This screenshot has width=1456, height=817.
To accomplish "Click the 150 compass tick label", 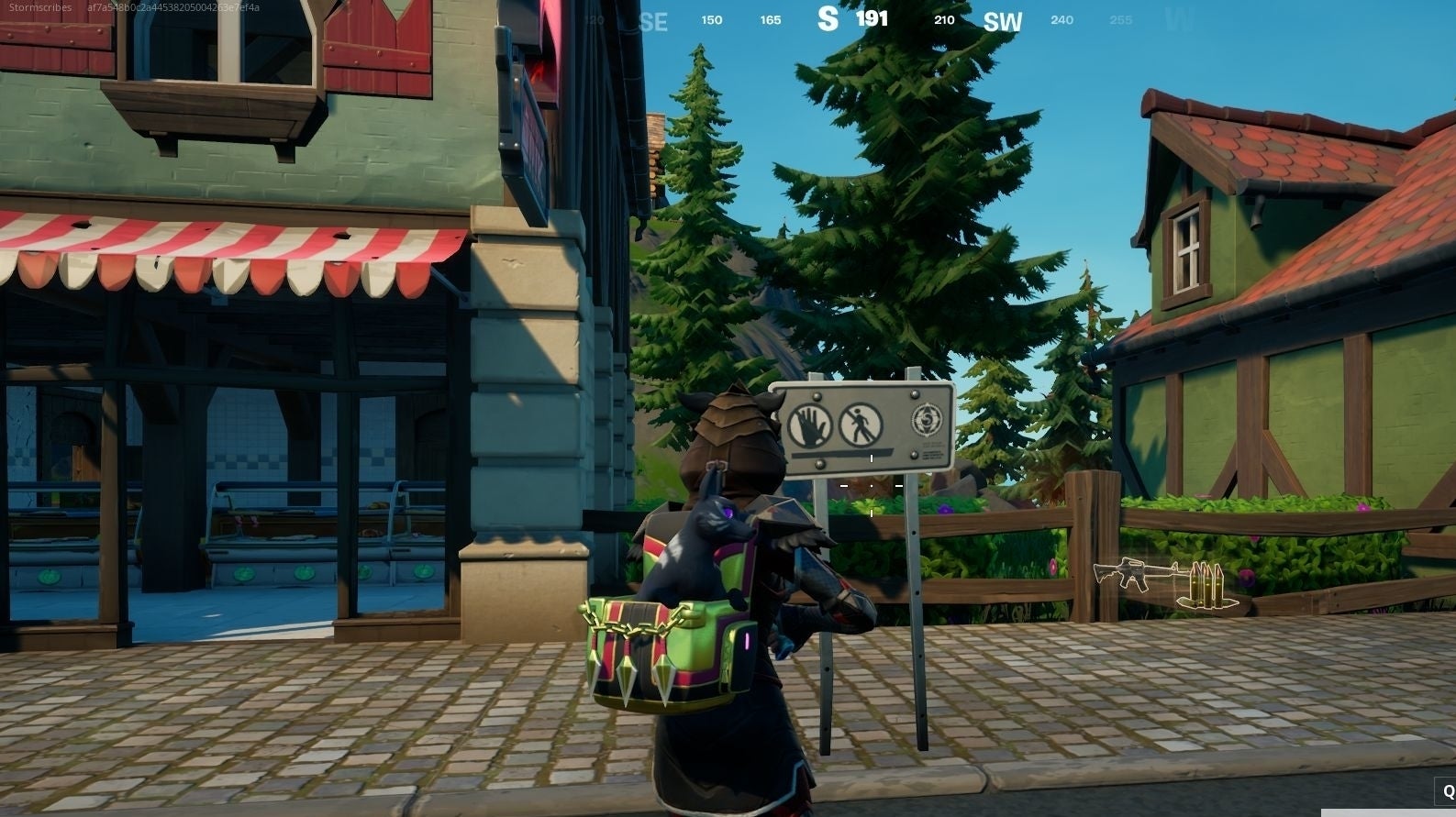I will point(711,19).
